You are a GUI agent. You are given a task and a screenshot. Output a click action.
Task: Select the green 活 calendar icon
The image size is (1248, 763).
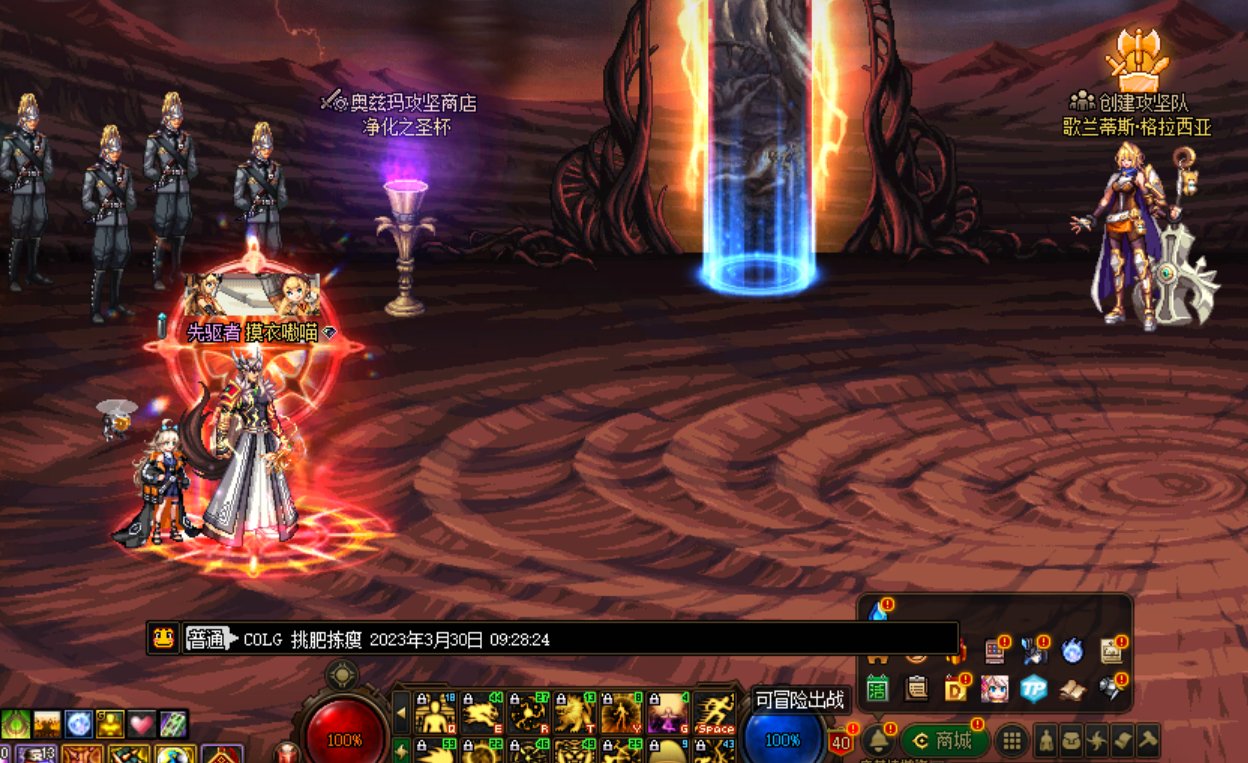click(878, 689)
